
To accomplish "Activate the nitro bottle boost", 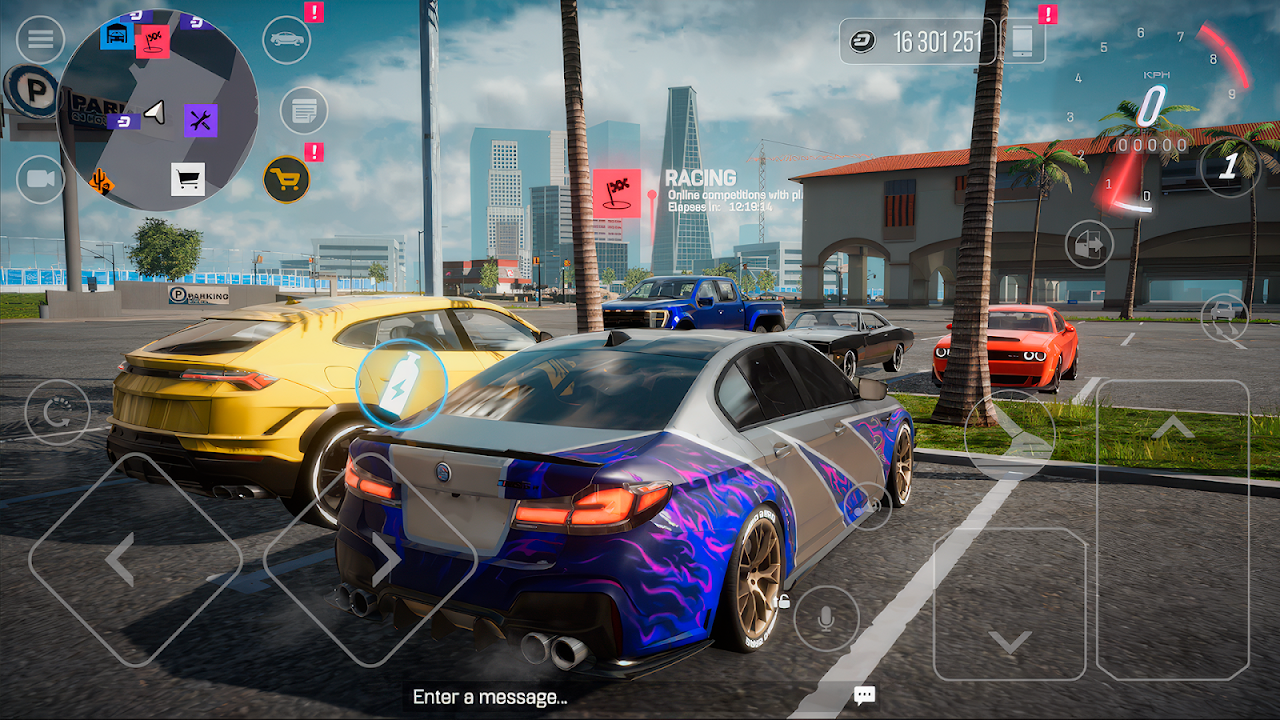I will (x=401, y=384).
